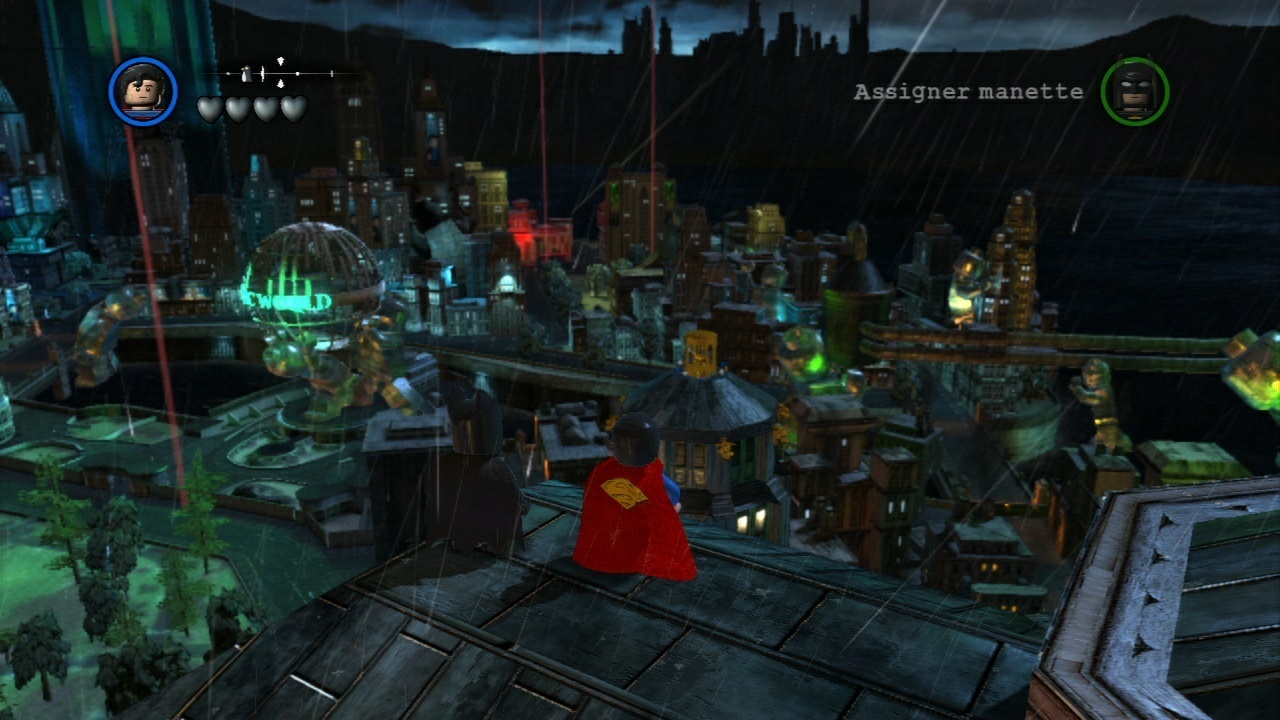Click the last gray heart in Superman's health

pos(293,108)
